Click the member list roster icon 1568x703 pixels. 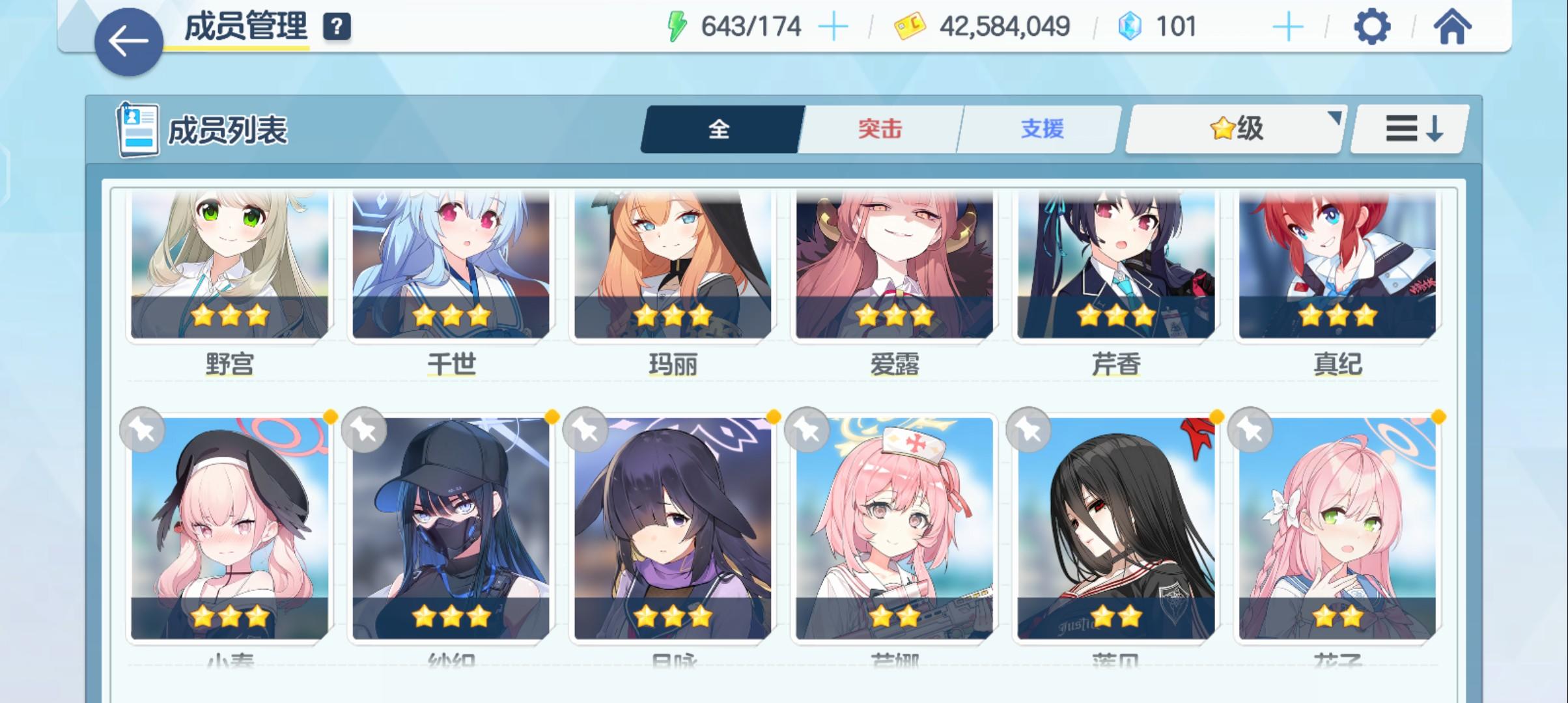pos(137,128)
